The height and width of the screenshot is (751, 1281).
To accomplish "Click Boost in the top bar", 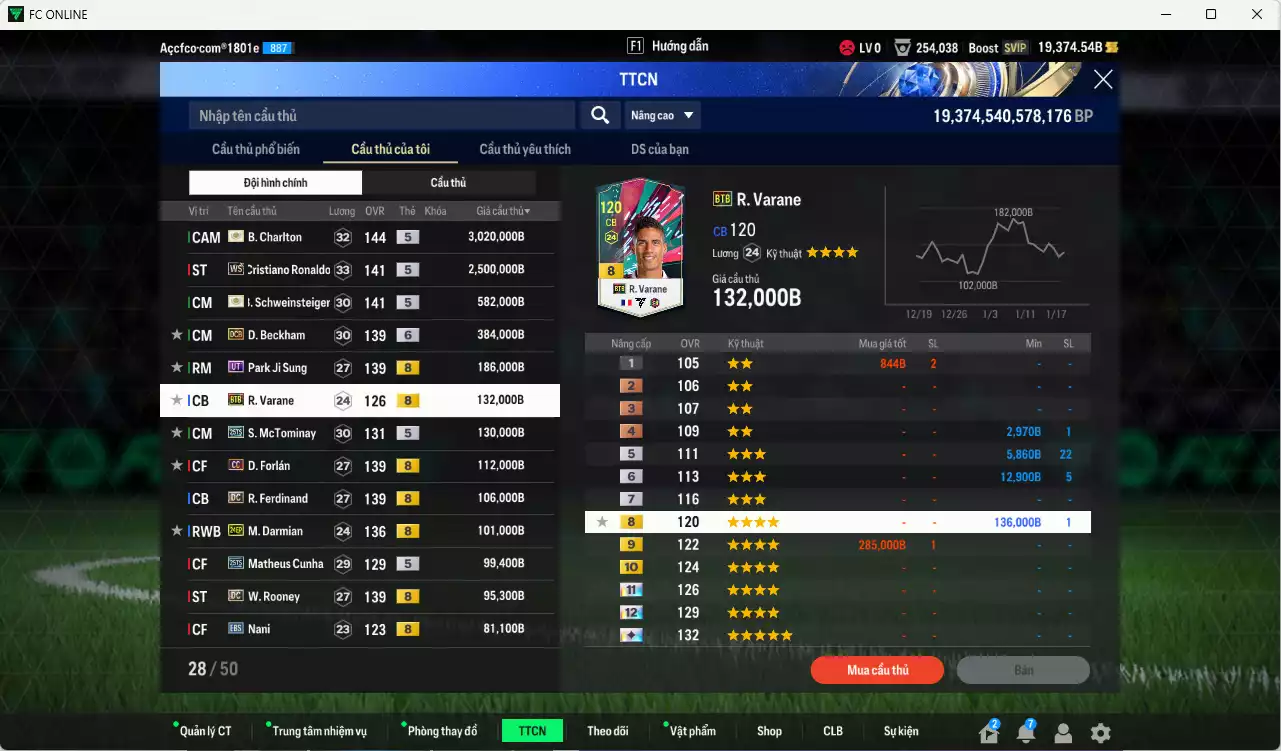I will tap(983, 46).
